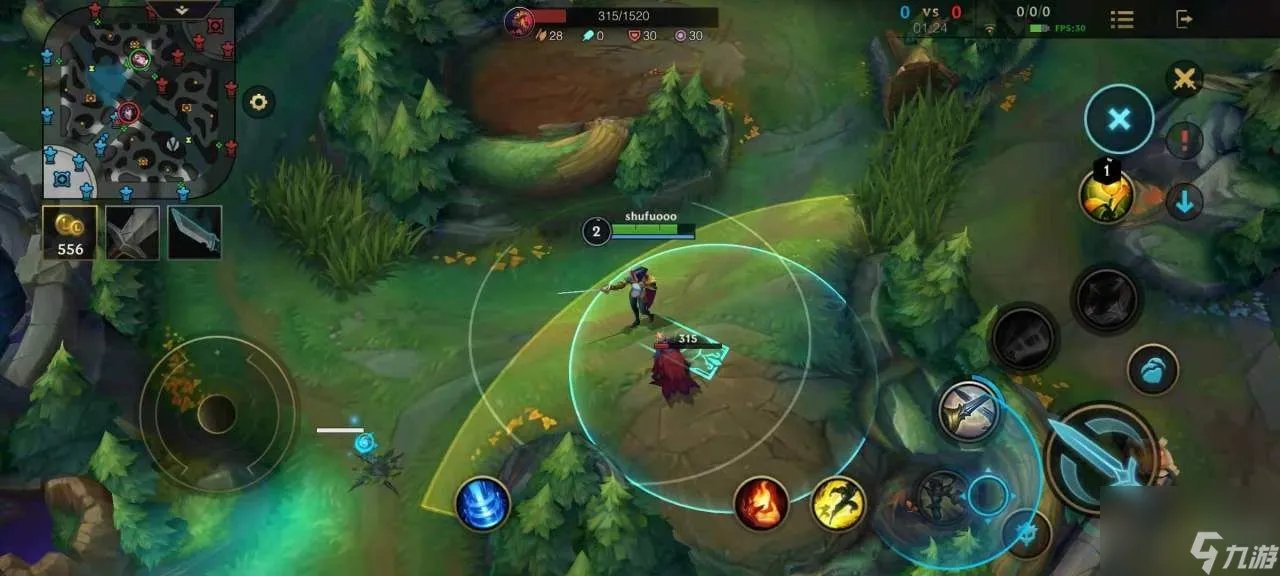Tap the center of the movement joystick
Viewport: 1280px width, 576px height.
pos(216,414)
